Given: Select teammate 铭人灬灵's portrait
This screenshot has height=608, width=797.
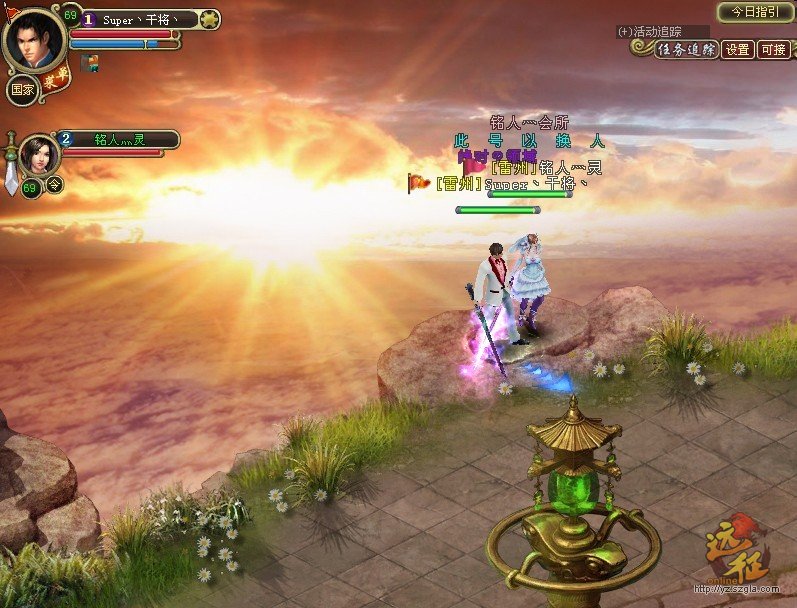Looking at the screenshot, I should (x=38, y=155).
